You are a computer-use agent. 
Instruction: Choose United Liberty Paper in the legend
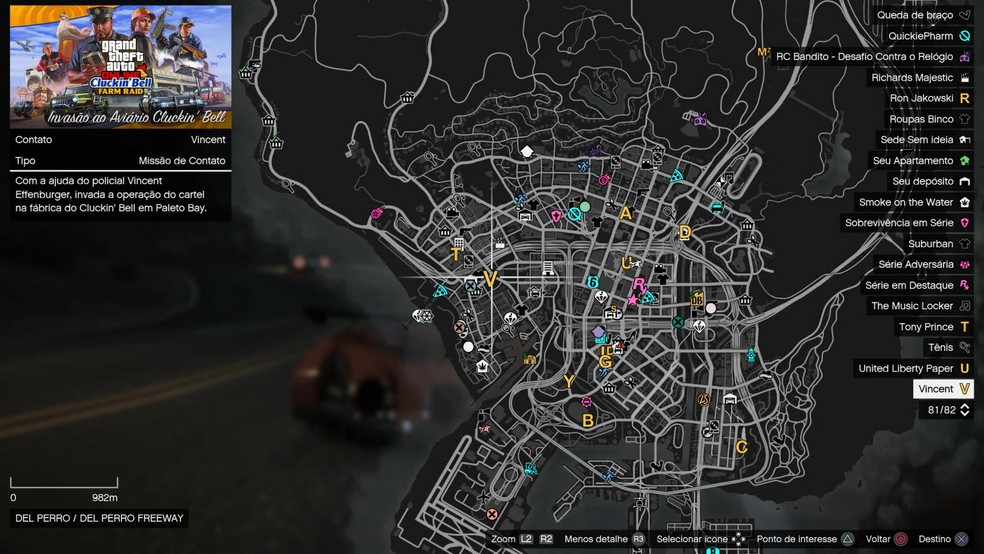click(914, 368)
